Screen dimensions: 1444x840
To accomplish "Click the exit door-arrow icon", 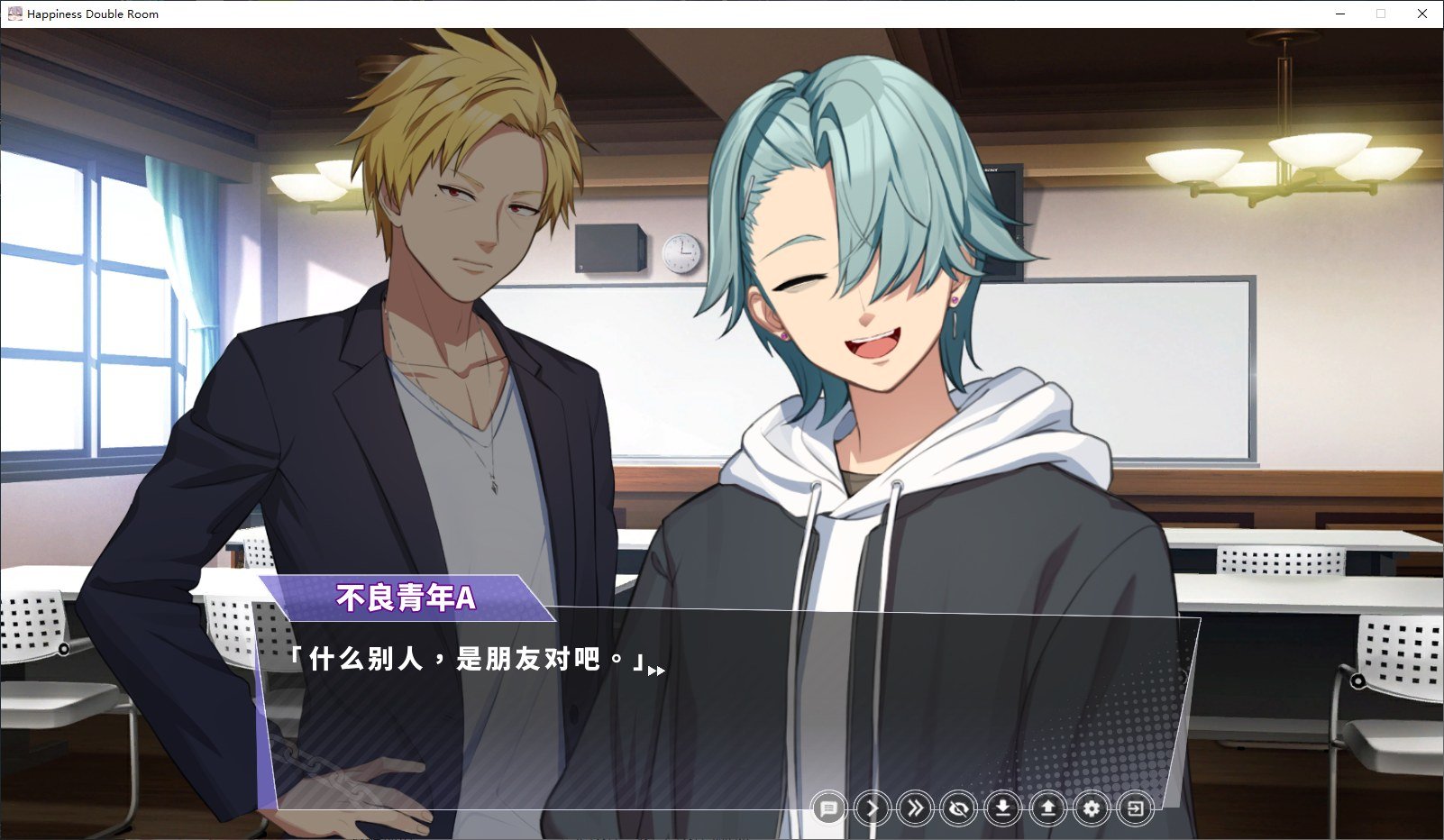I will pos(1136,808).
